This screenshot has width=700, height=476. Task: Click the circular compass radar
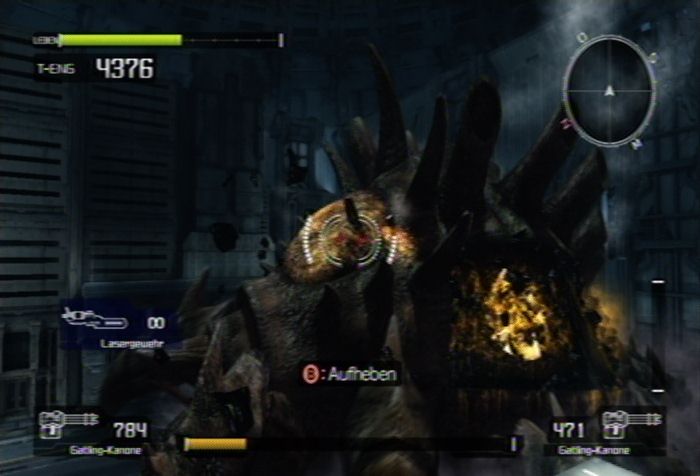coord(608,92)
